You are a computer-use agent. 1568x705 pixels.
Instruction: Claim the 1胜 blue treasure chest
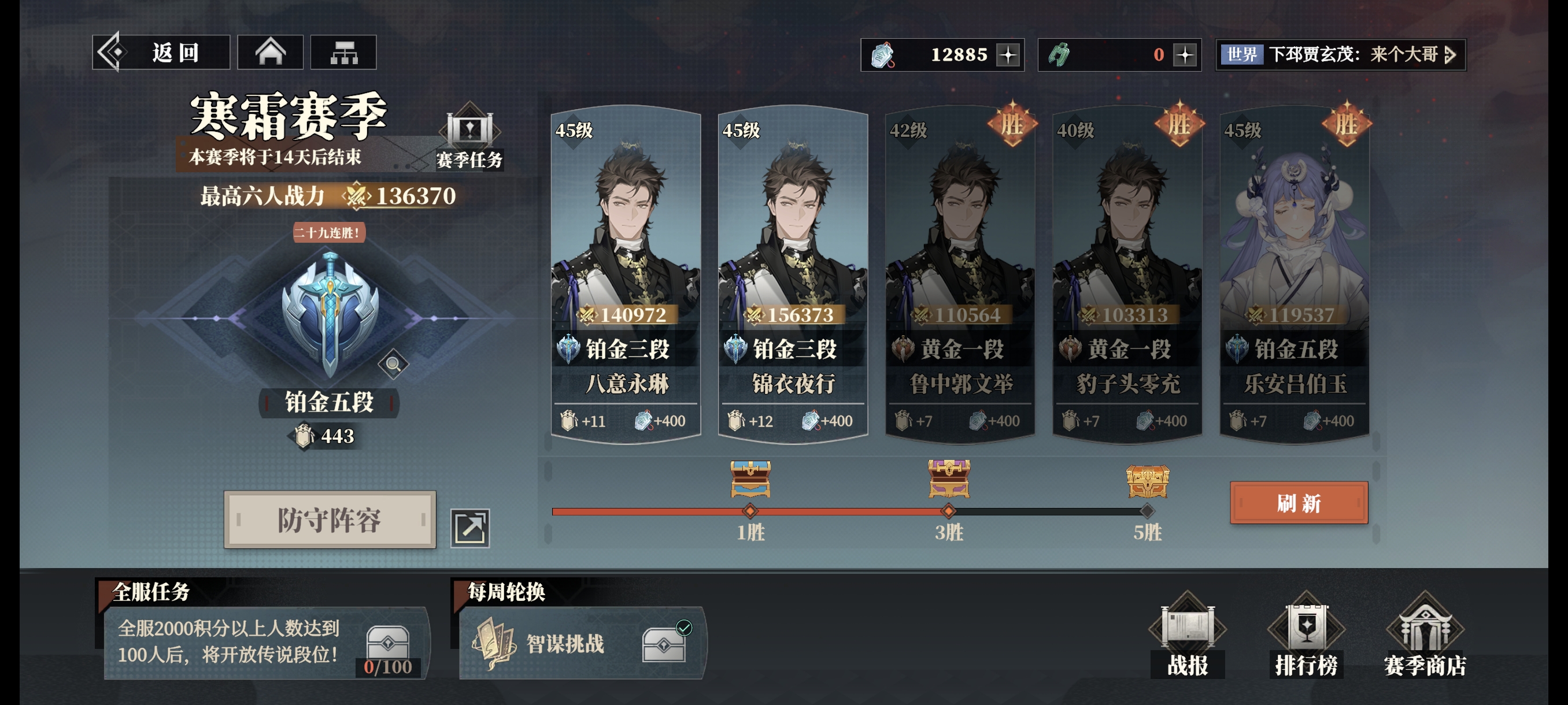click(x=750, y=478)
